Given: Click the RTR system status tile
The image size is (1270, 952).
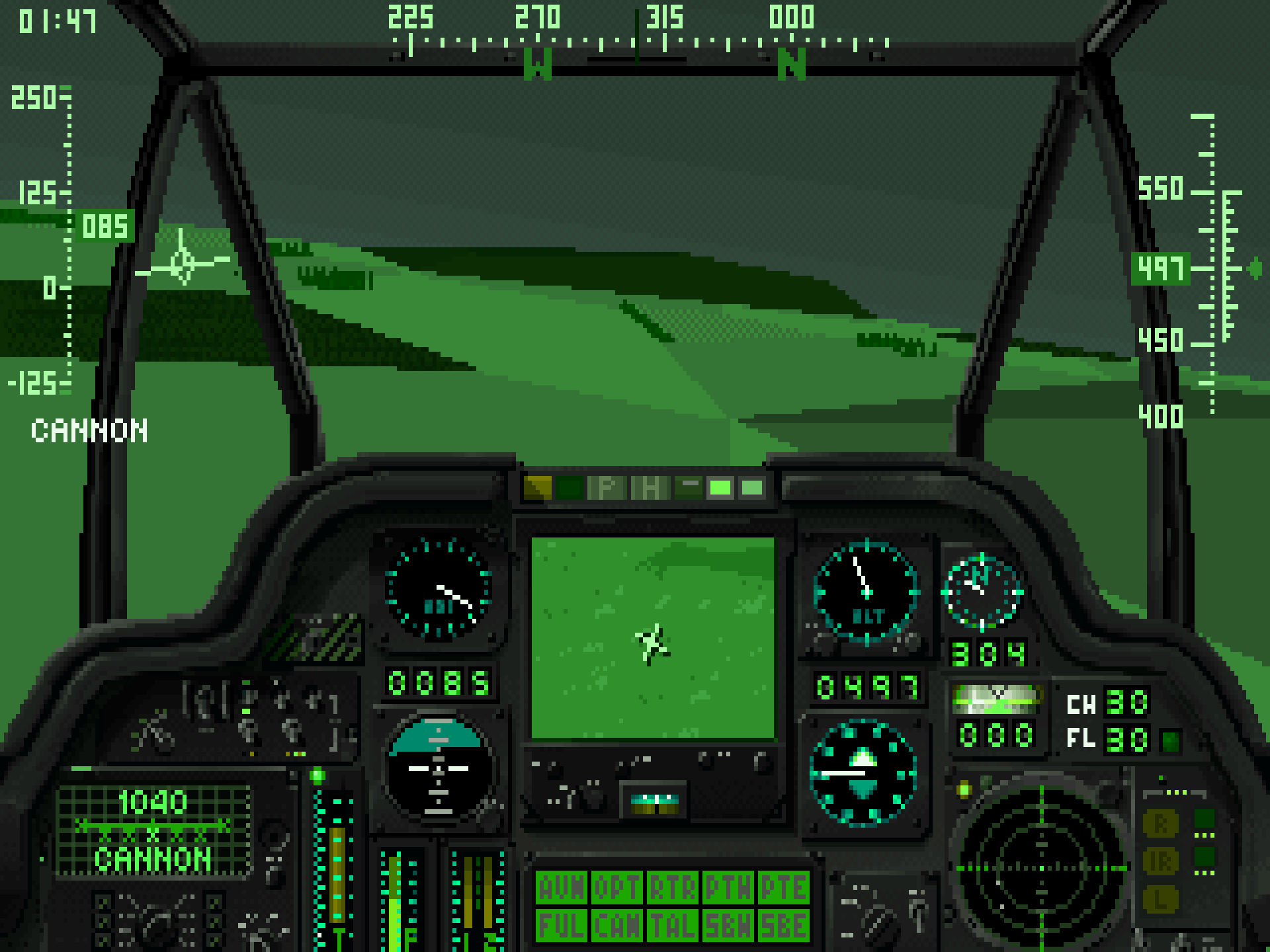Looking at the screenshot, I should (x=672, y=889).
